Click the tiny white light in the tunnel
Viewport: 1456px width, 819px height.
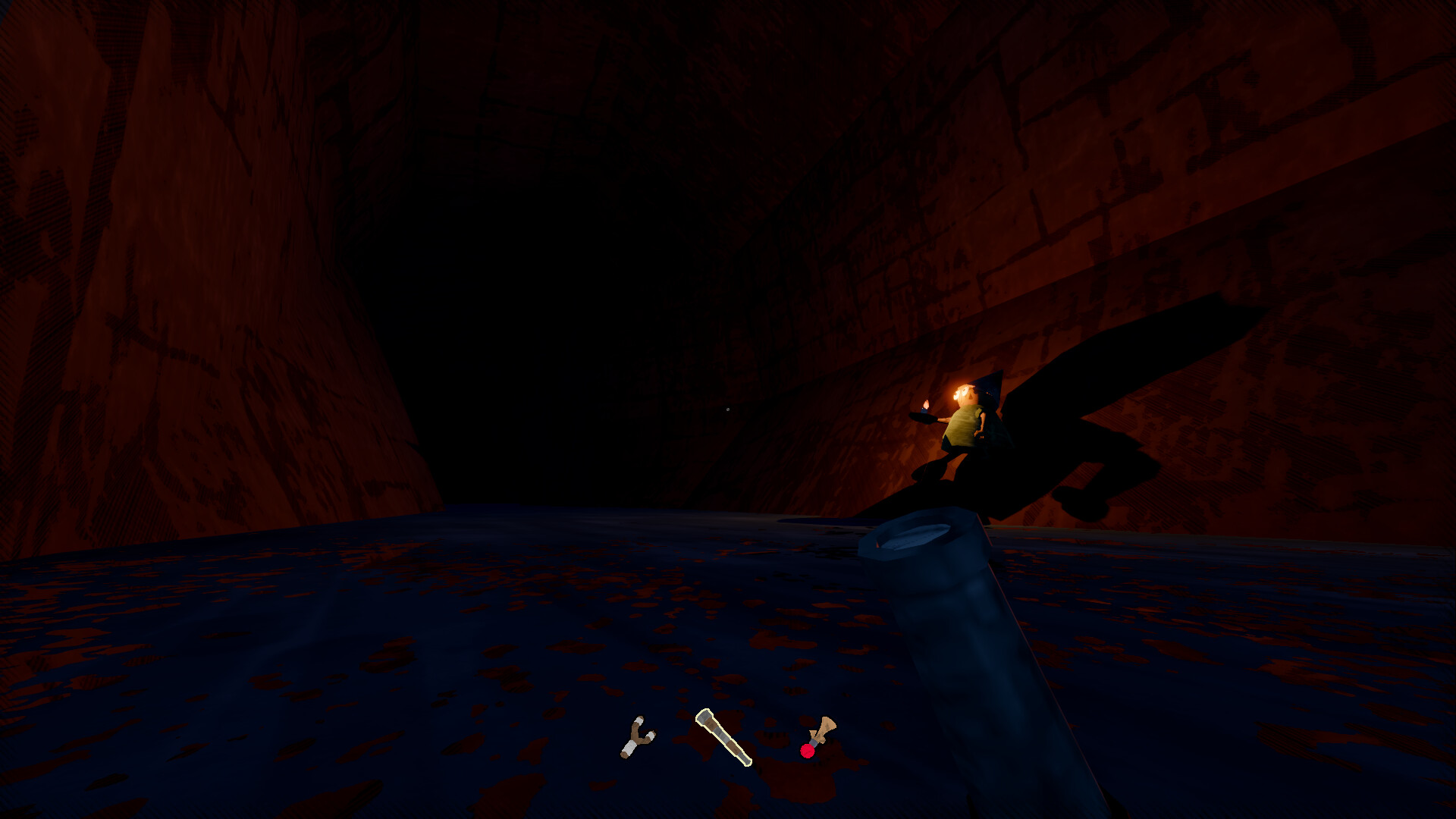click(x=728, y=408)
